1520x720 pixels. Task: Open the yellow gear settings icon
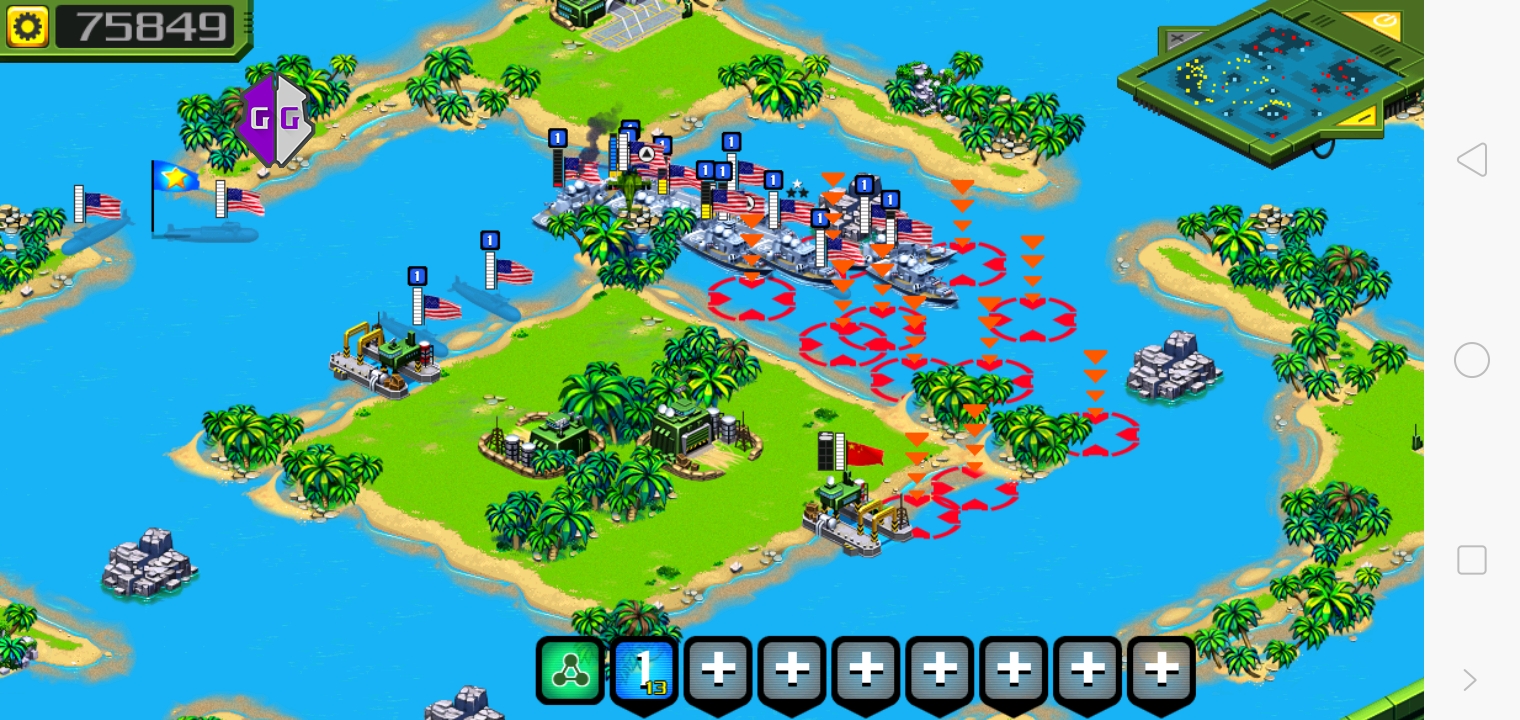(x=27, y=26)
